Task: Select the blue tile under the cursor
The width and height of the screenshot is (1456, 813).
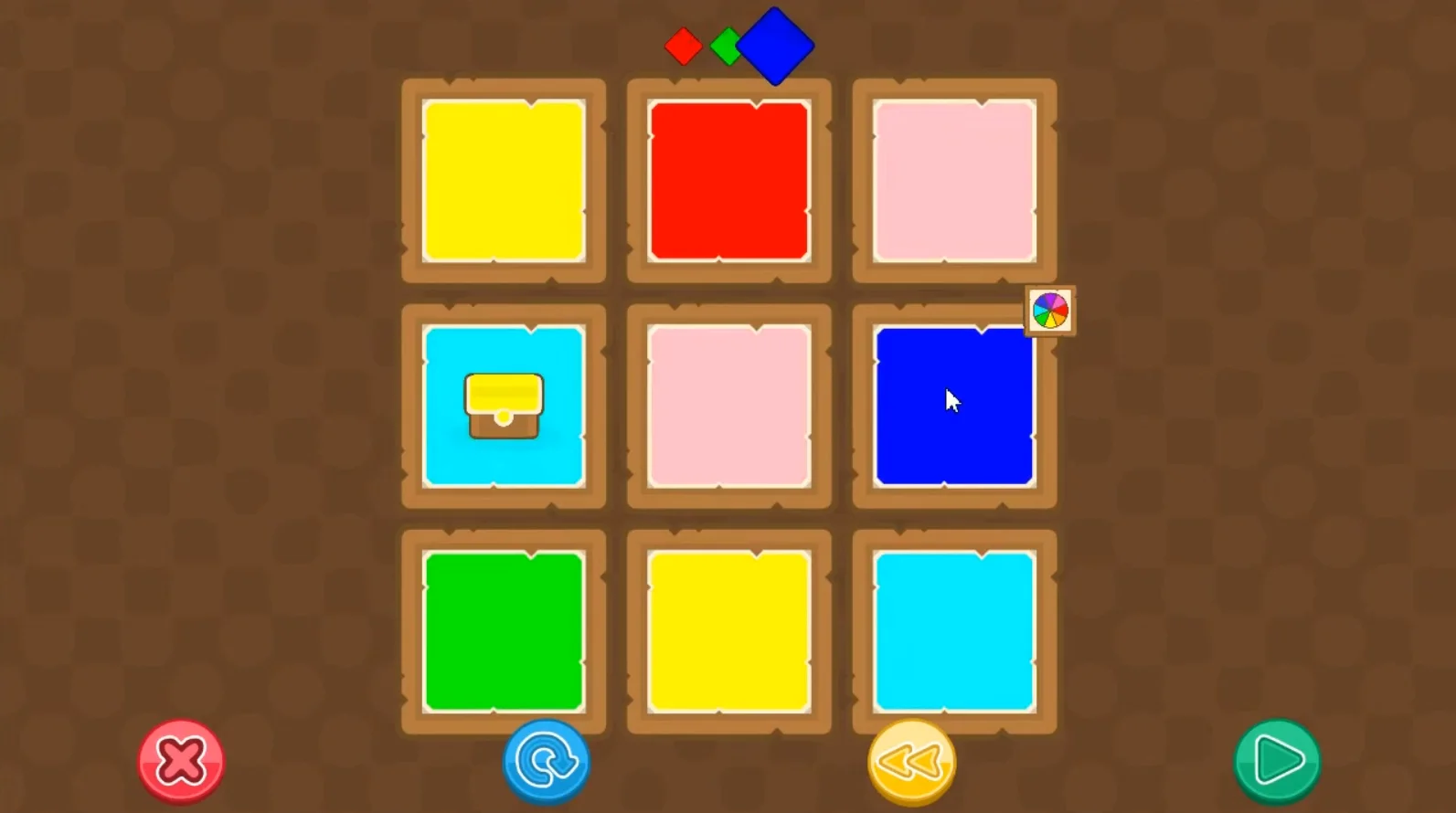Action: coord(952,406)
